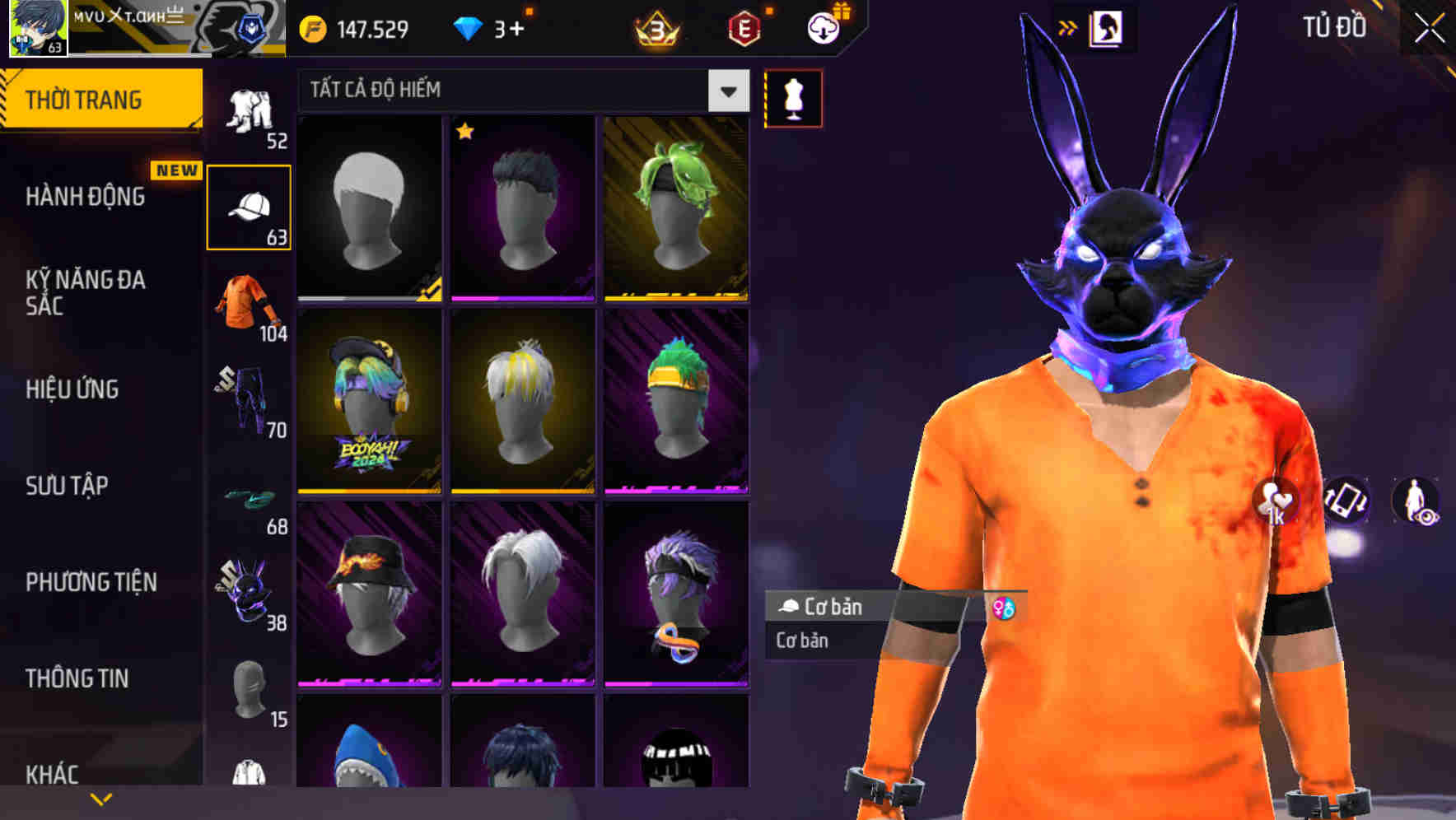The height and width of the screenshot is (820, 1456).
Task: Collapse the character panel with double-arrow toggle
Action: pos(1069,26)
